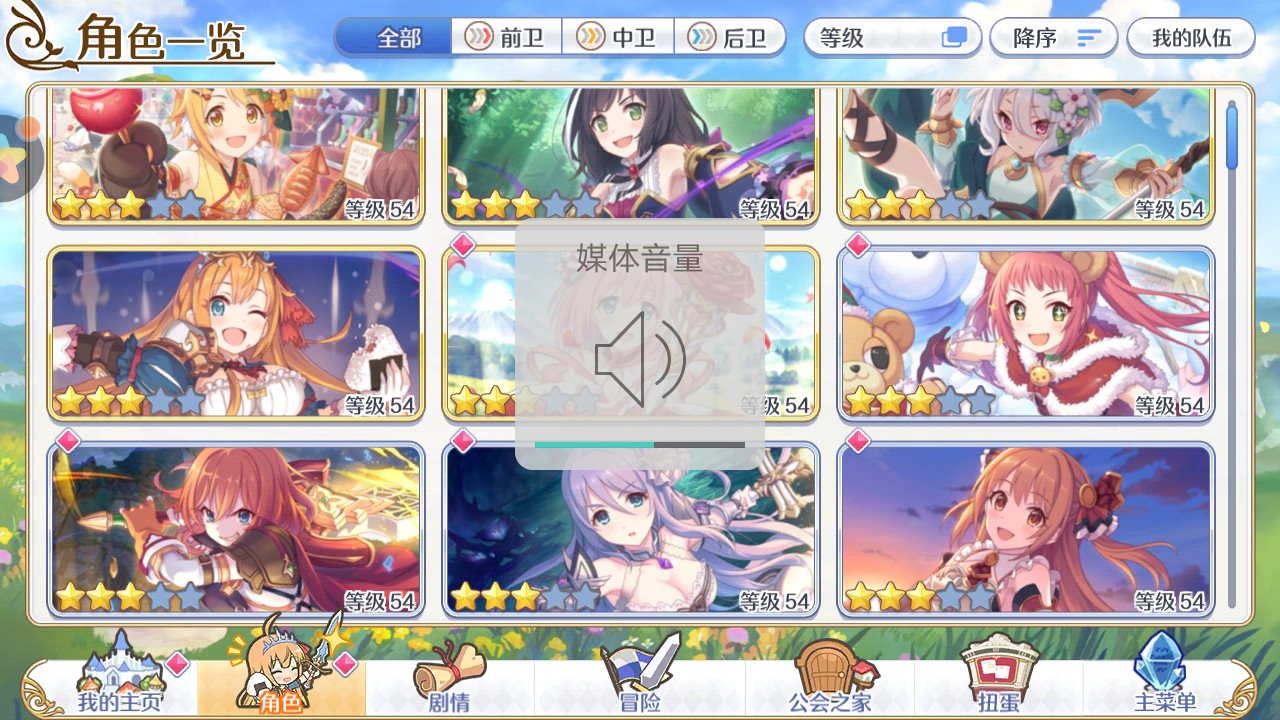Open the 等级 sort criteria selector
The width and height of the screenshot is (1280, 720).
point(870,37)
